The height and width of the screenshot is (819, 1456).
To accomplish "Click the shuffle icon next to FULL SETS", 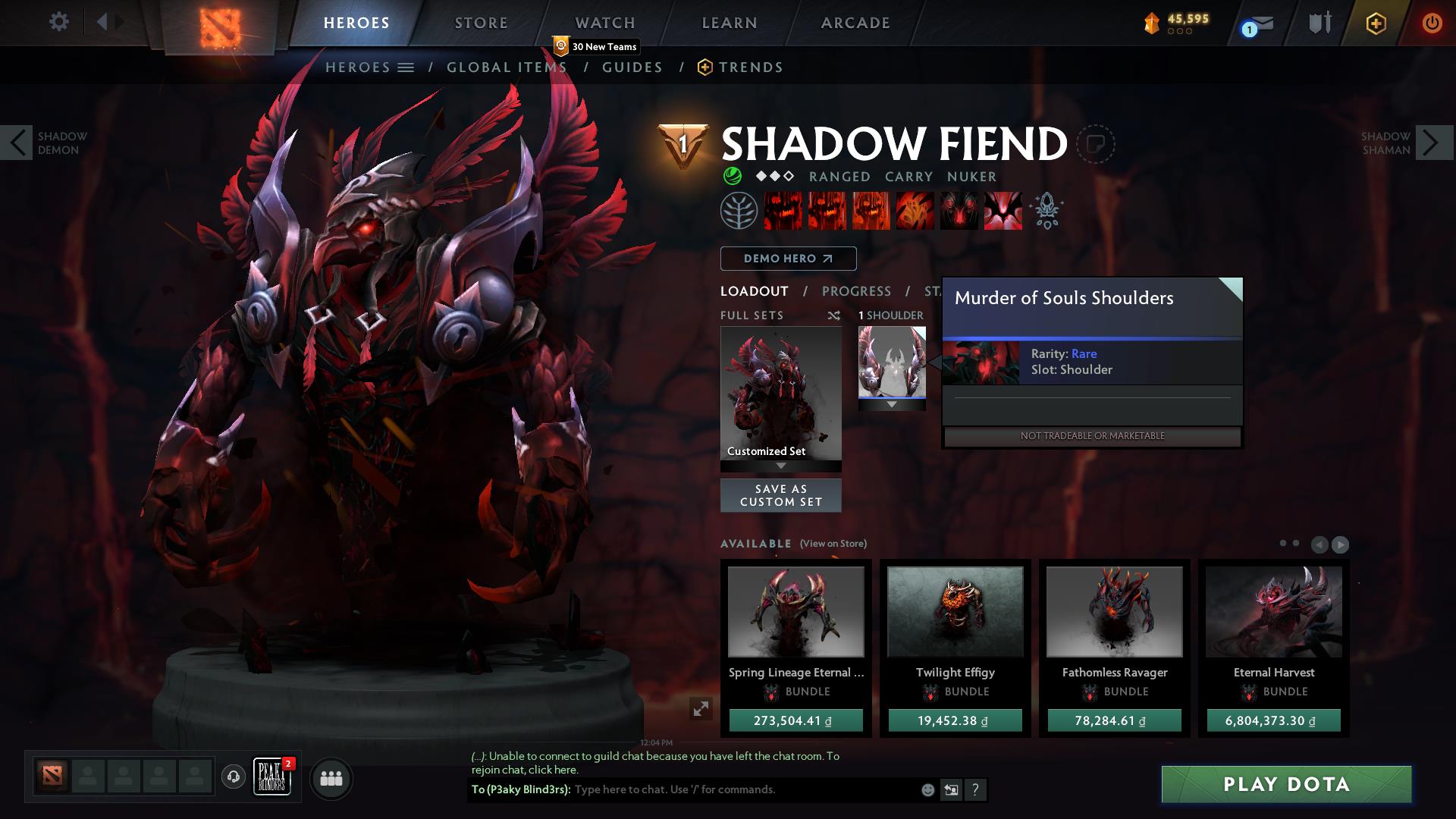I will (835, 315).
